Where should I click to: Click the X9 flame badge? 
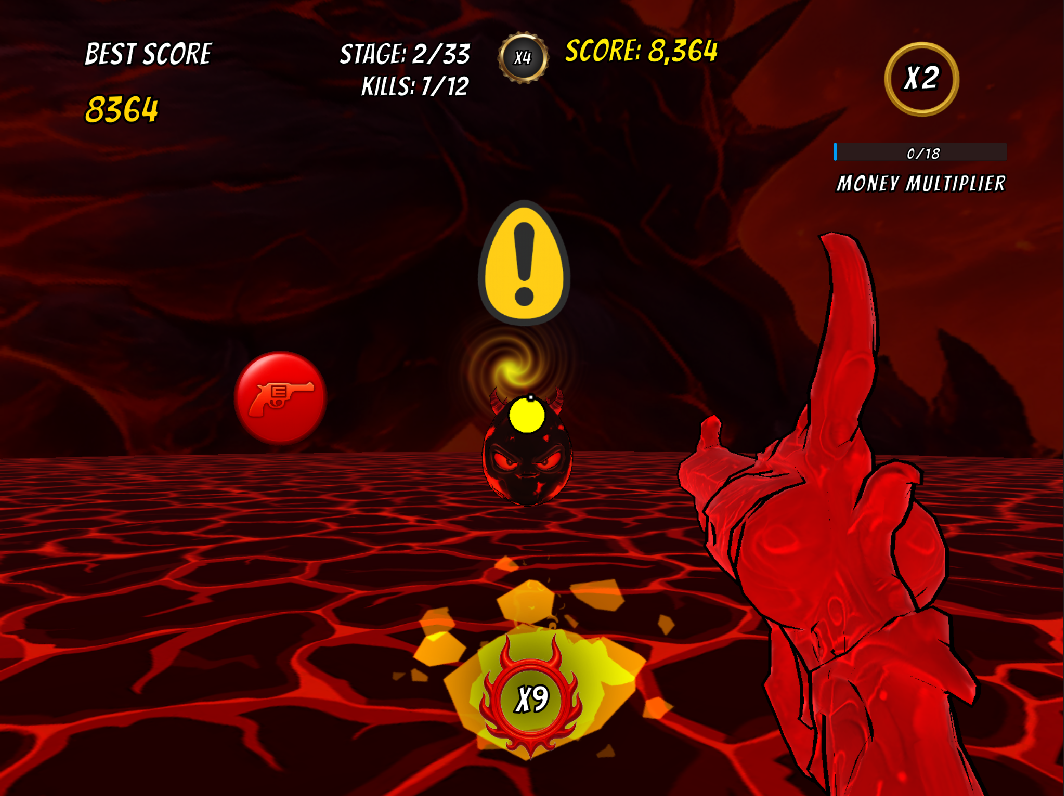pyautogui.click(x=532, y=697)
